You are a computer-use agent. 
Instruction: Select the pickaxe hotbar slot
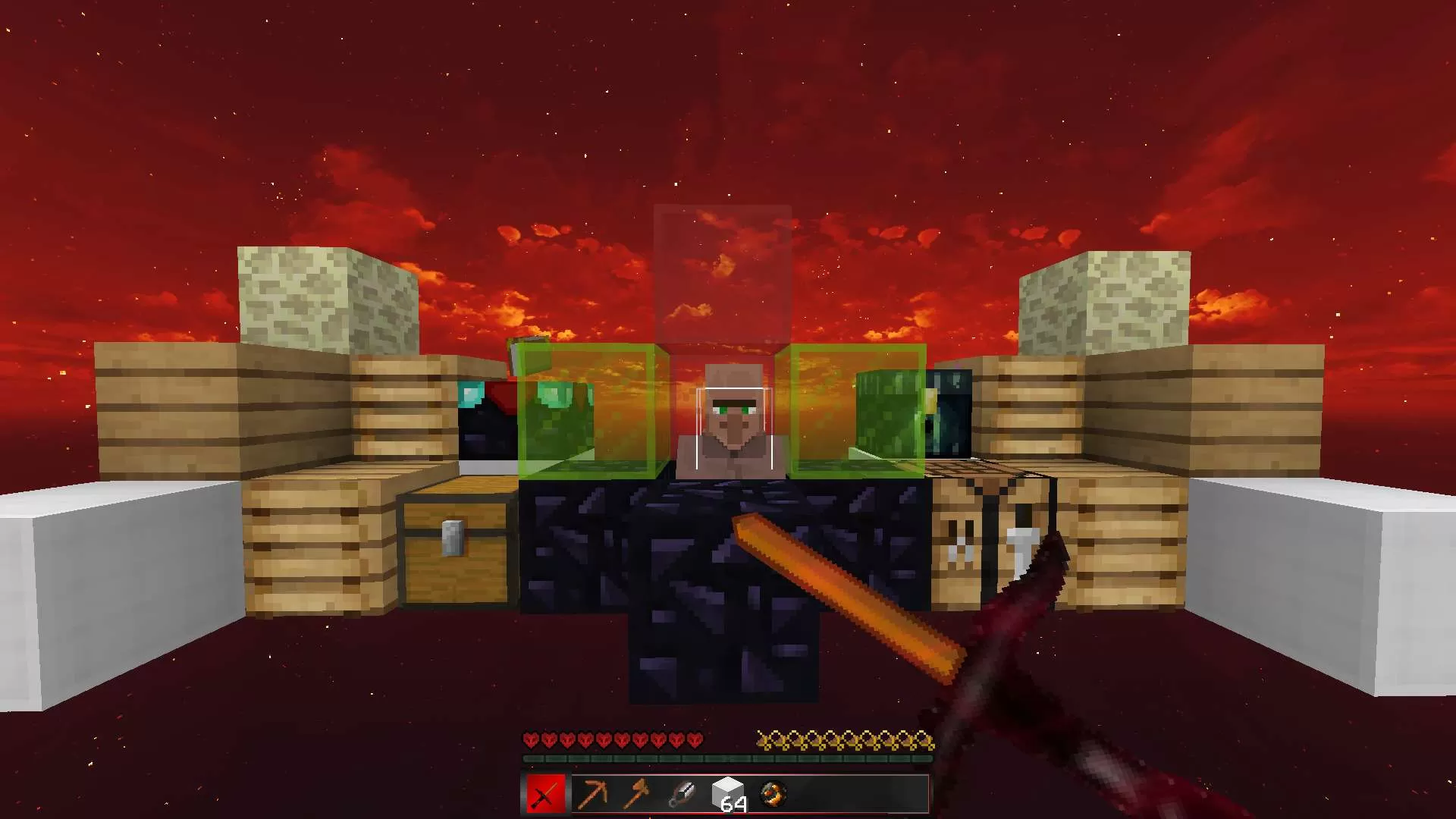tap(591, 794)
